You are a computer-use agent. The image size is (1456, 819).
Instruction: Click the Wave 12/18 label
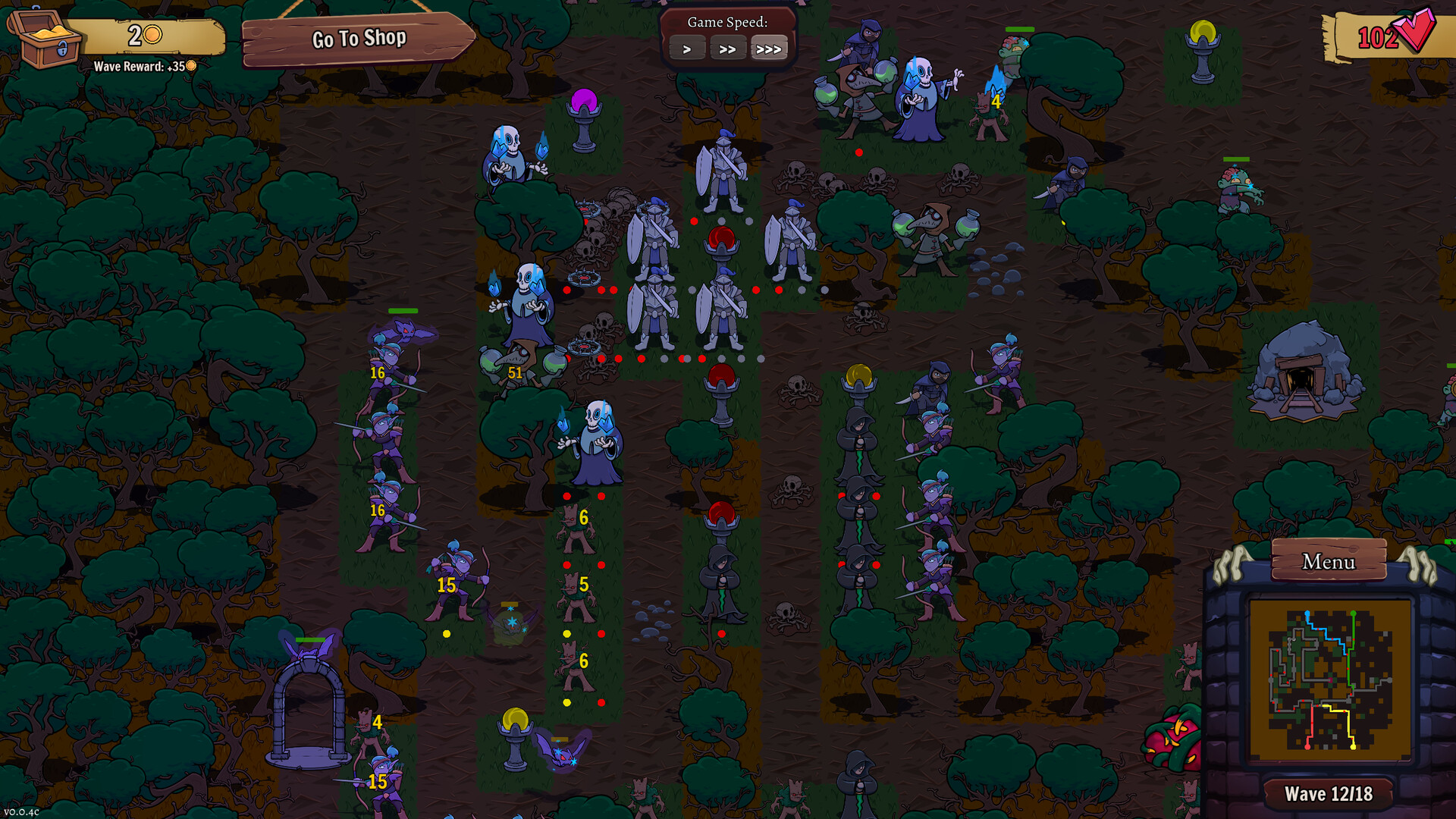tap(1329, 793)
